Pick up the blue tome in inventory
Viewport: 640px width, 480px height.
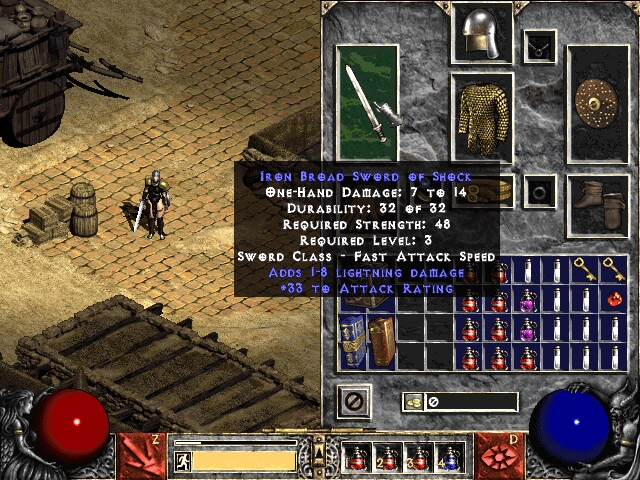tap(353, 339)
